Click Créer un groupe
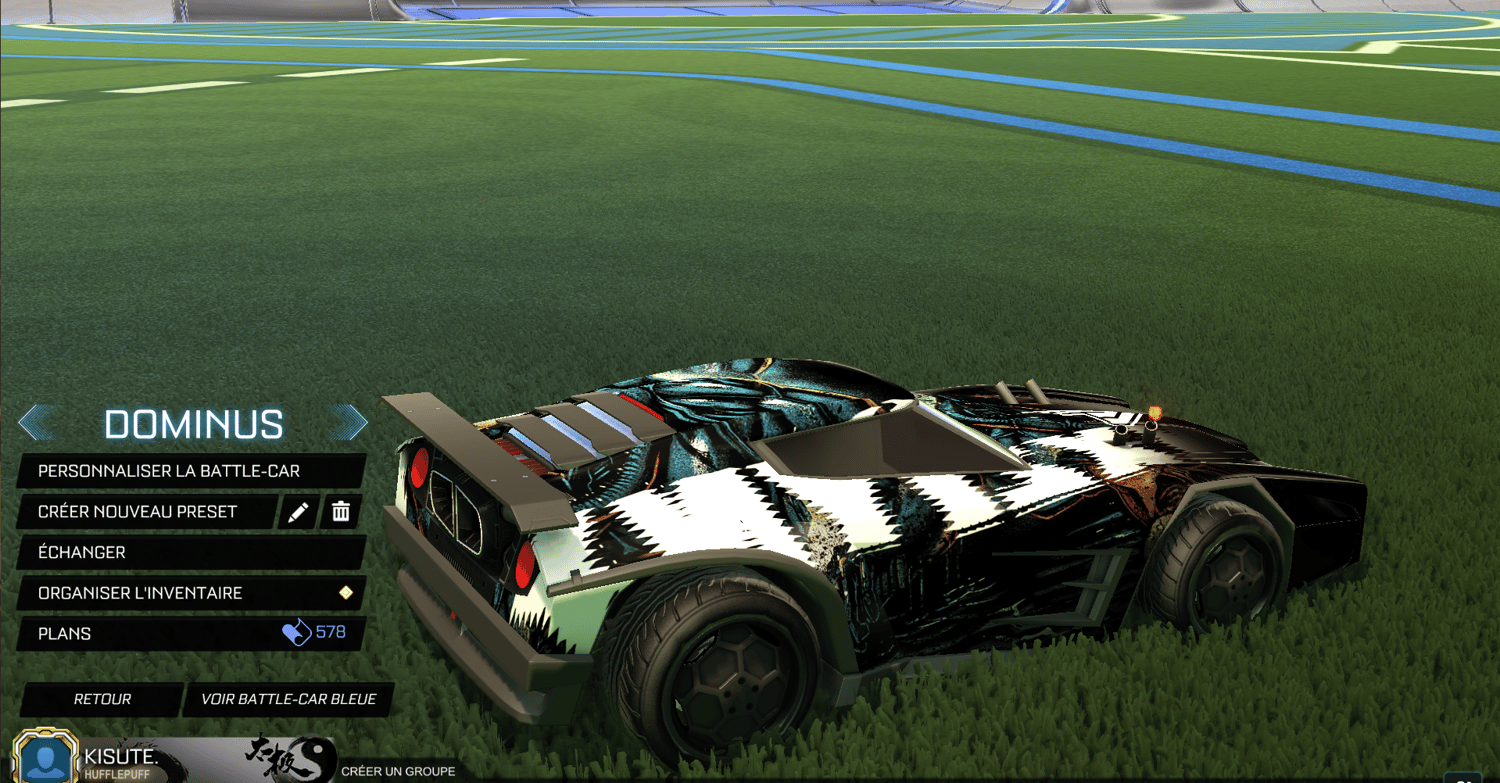The width and height of the screenshot is (1500, 783). pyautogui.click(x=400, y=771)
